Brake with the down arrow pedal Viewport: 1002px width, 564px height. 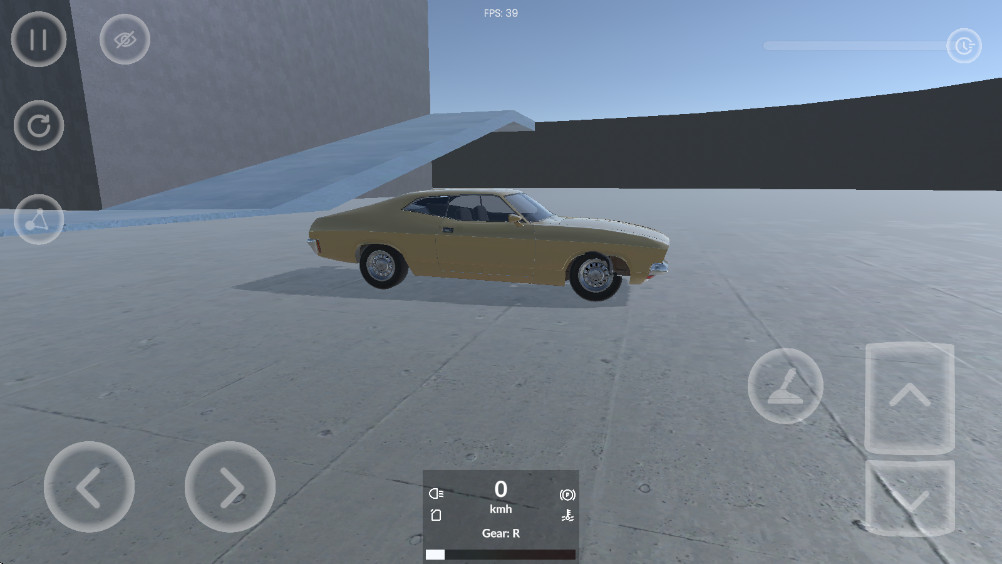(x=909, y=497)
